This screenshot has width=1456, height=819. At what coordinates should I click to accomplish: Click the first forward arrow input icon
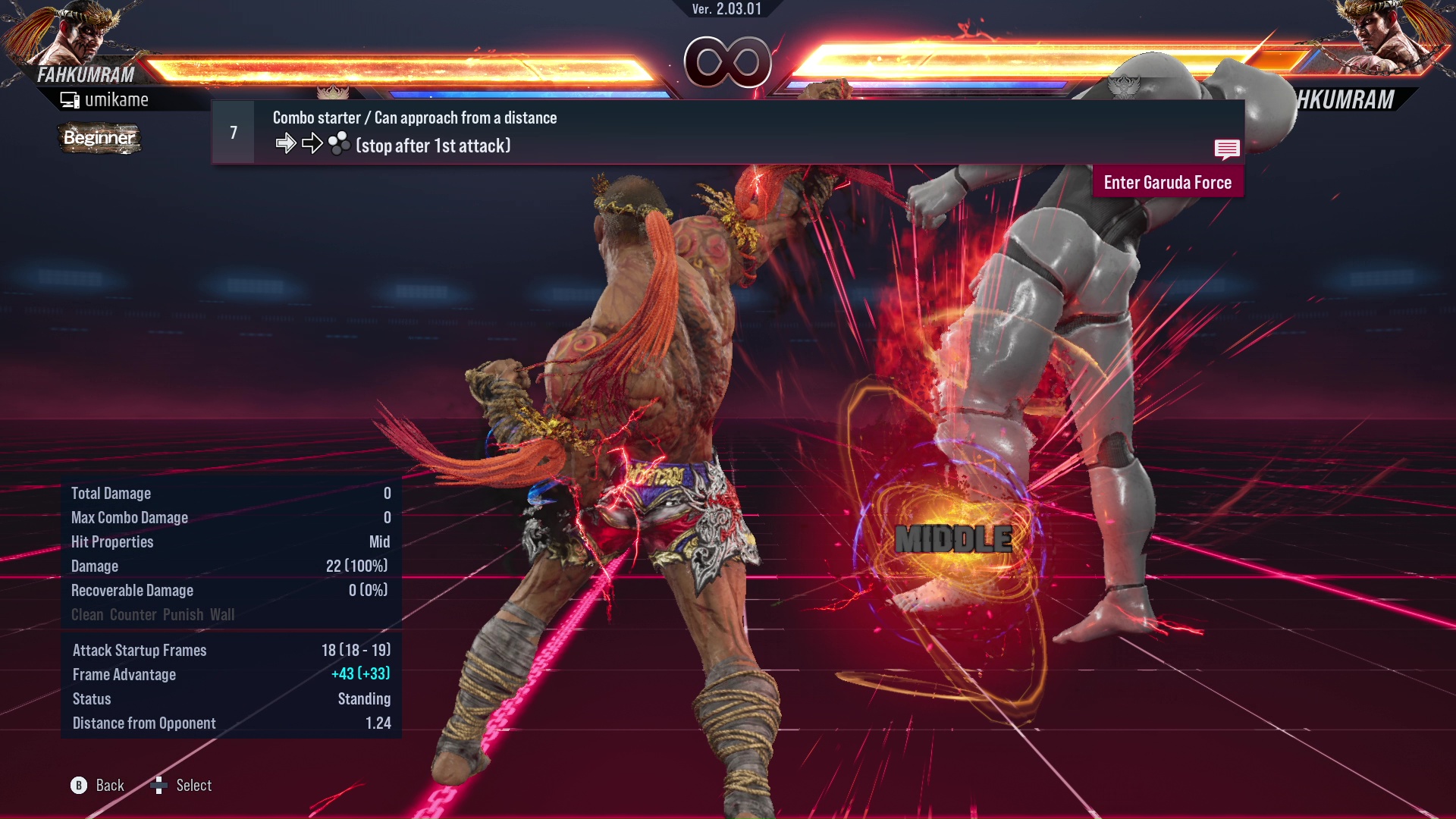click(287, 142)
